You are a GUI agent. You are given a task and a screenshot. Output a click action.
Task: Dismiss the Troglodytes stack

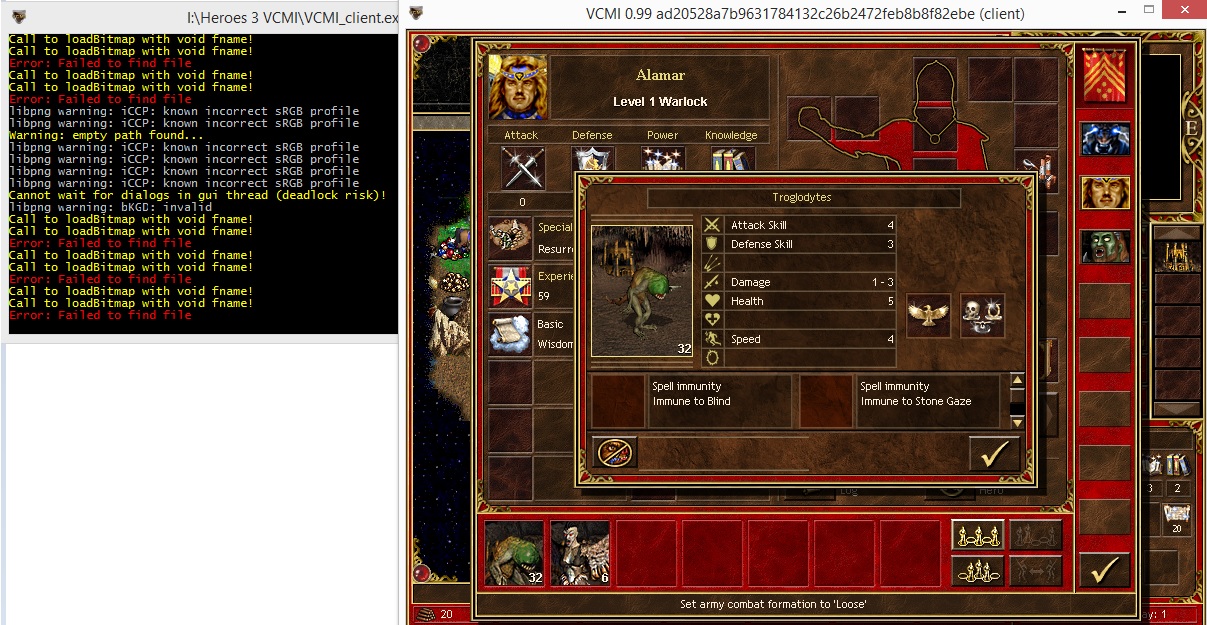(615, 453)
